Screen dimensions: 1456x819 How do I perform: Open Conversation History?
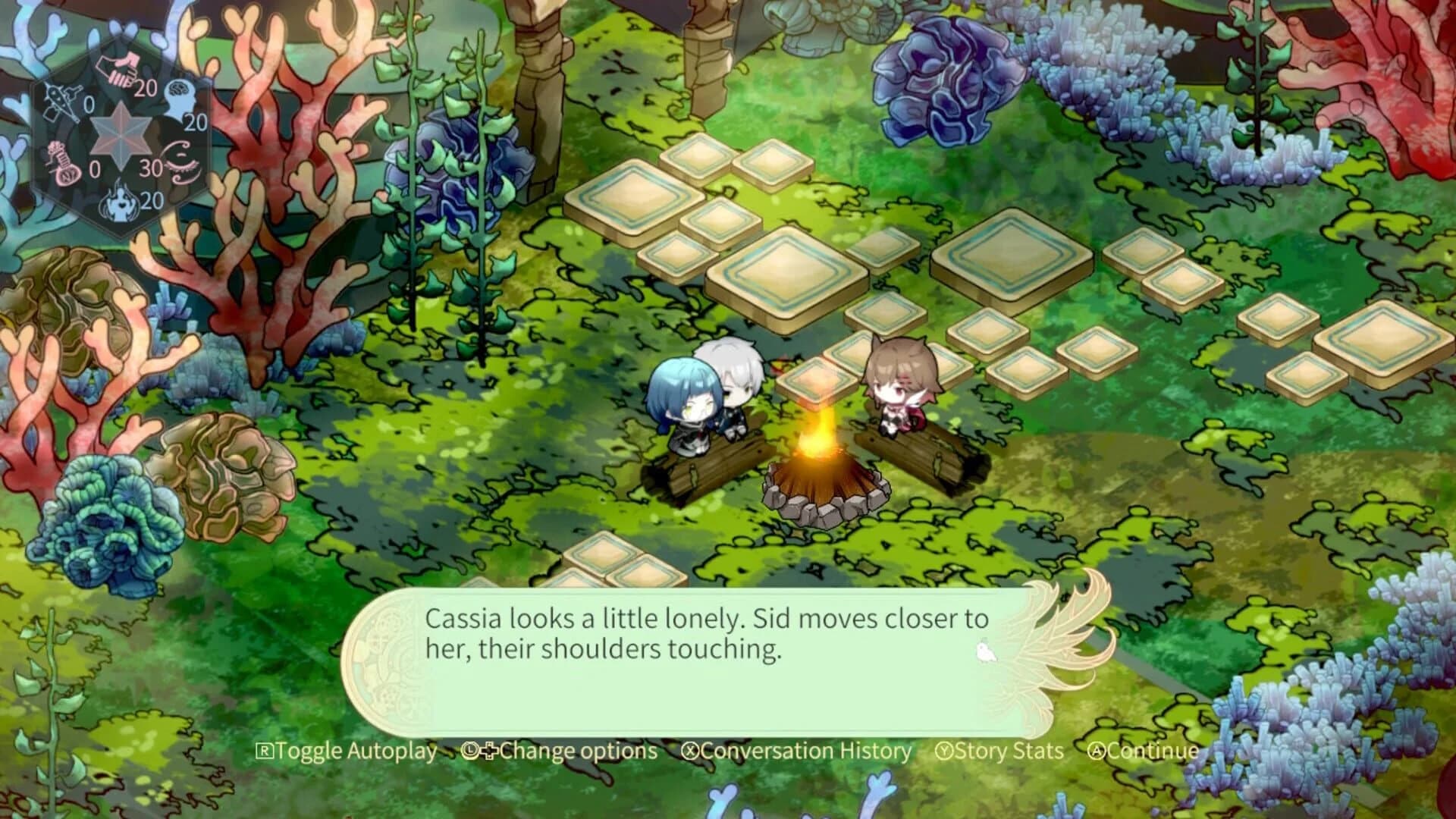coord(804,752)
